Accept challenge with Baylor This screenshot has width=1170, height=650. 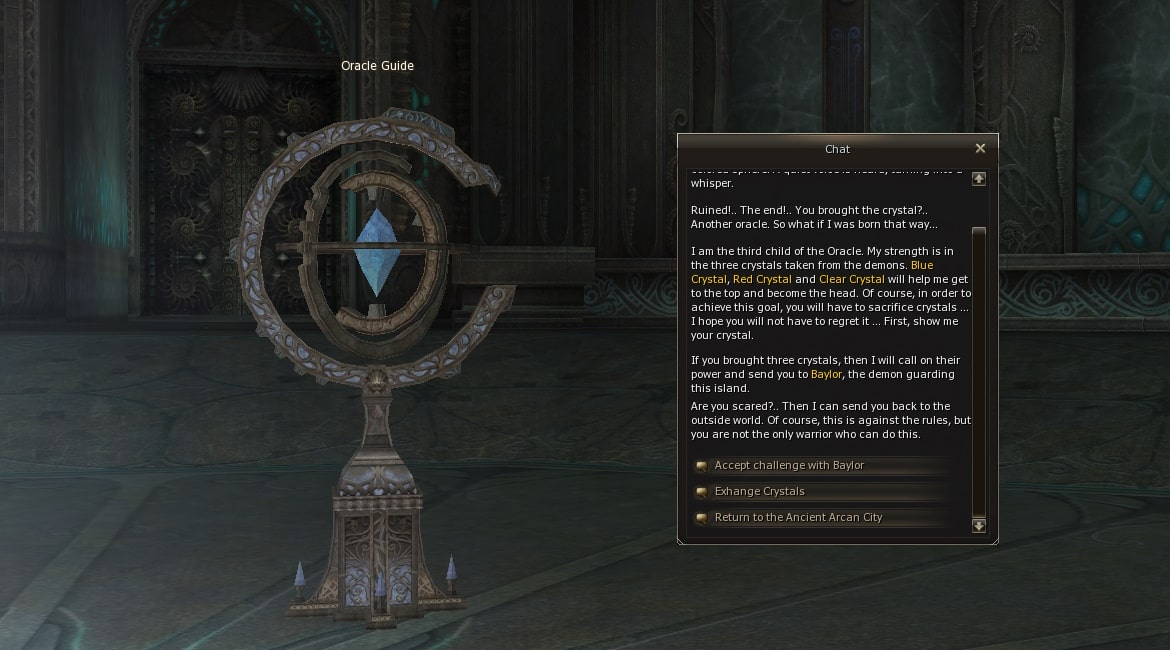[788, 466]
